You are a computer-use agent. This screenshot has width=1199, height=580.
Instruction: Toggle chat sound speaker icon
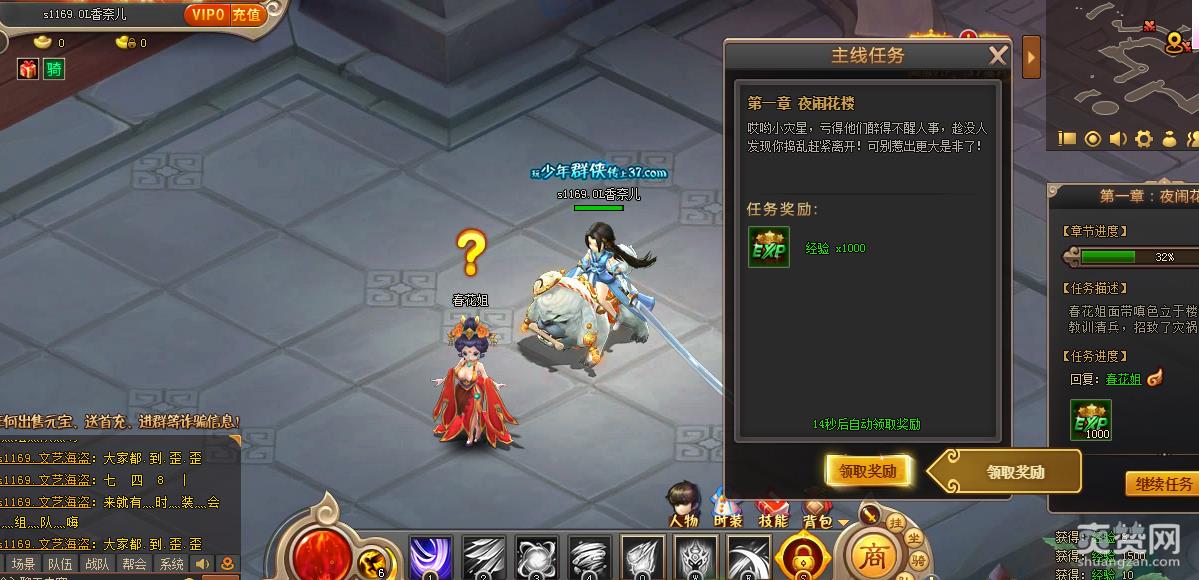203,564
